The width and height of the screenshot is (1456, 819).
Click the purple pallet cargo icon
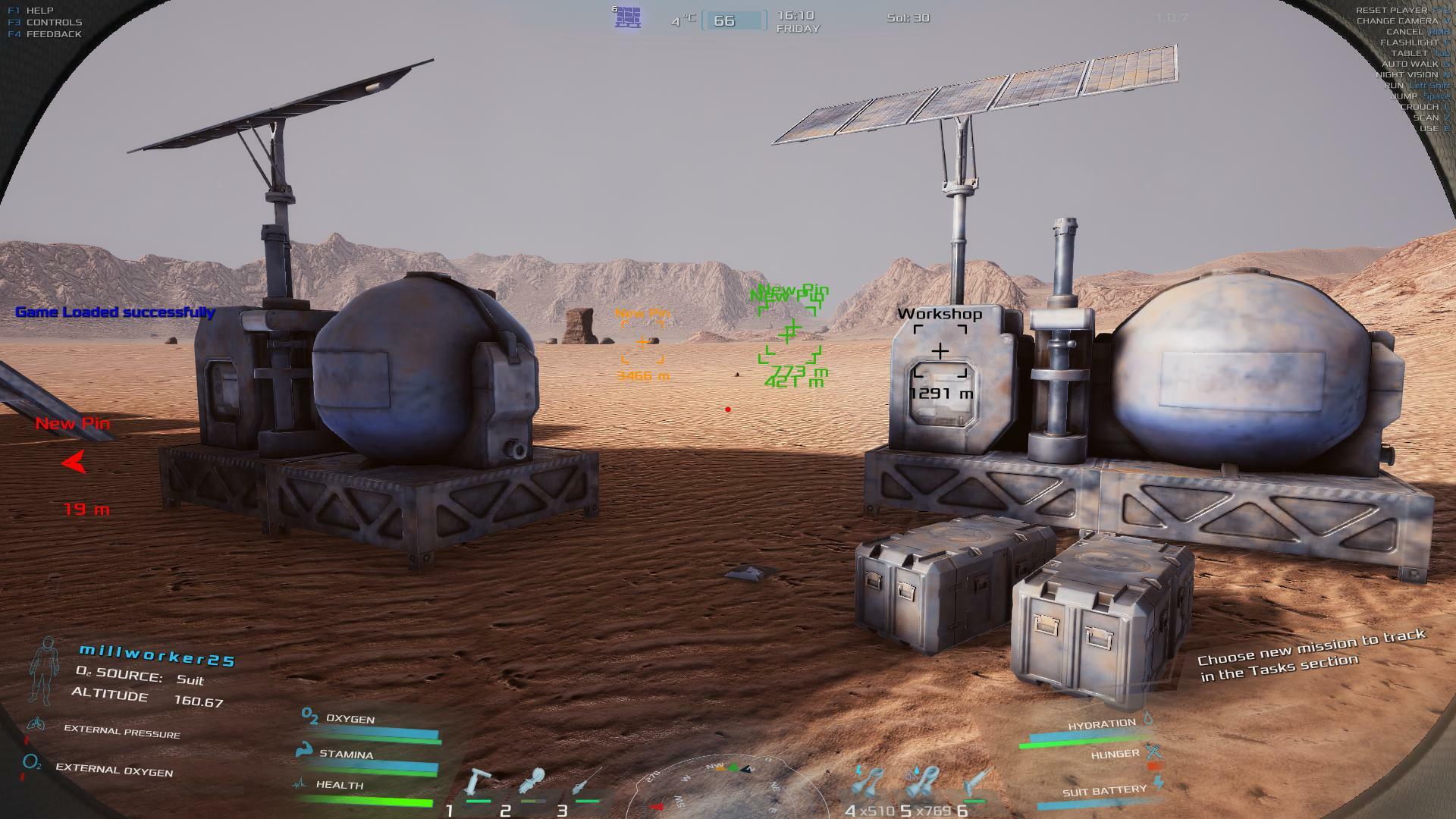coord(628,17)
